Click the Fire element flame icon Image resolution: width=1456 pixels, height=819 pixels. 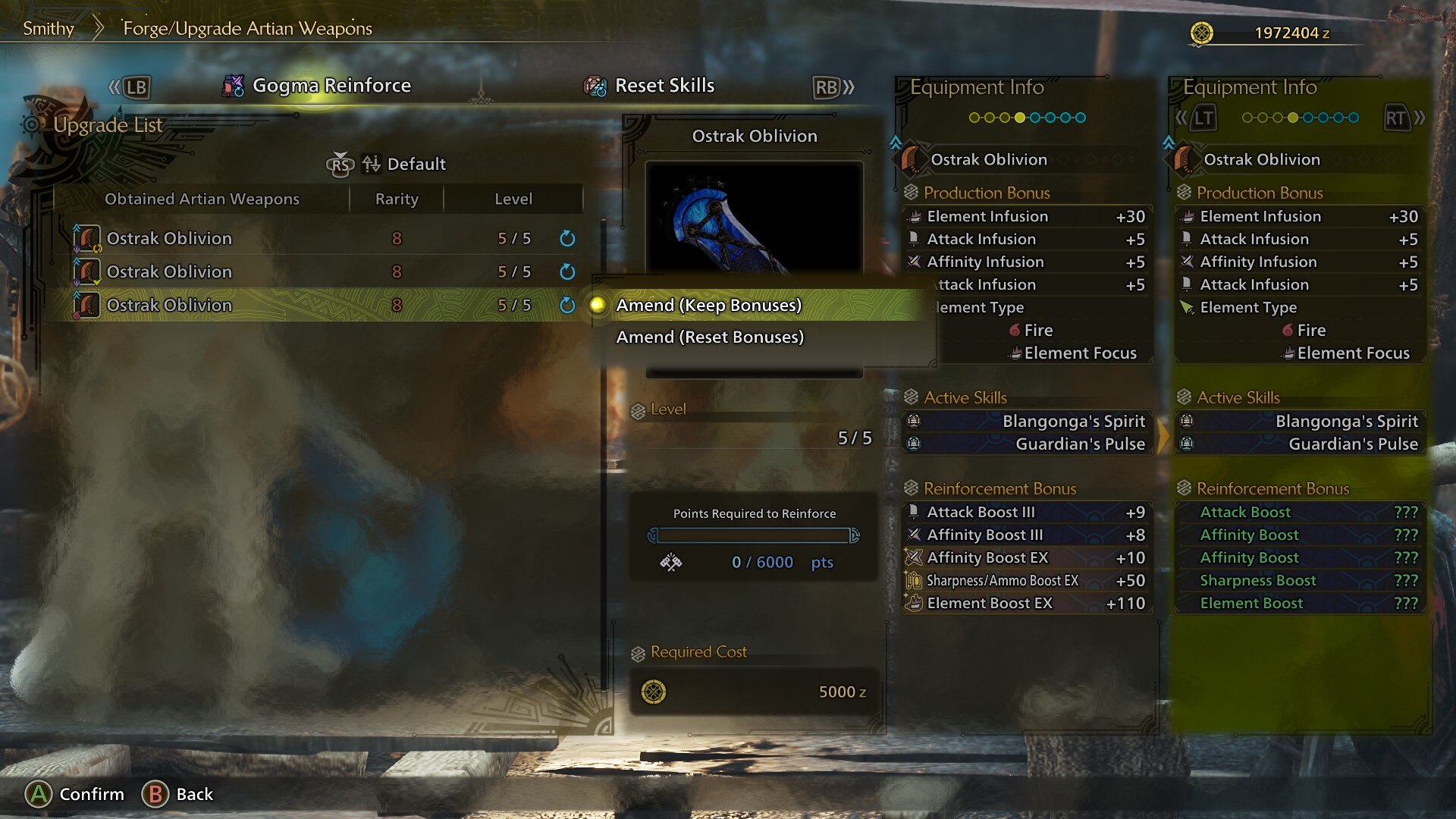[x=1014, y=330]
